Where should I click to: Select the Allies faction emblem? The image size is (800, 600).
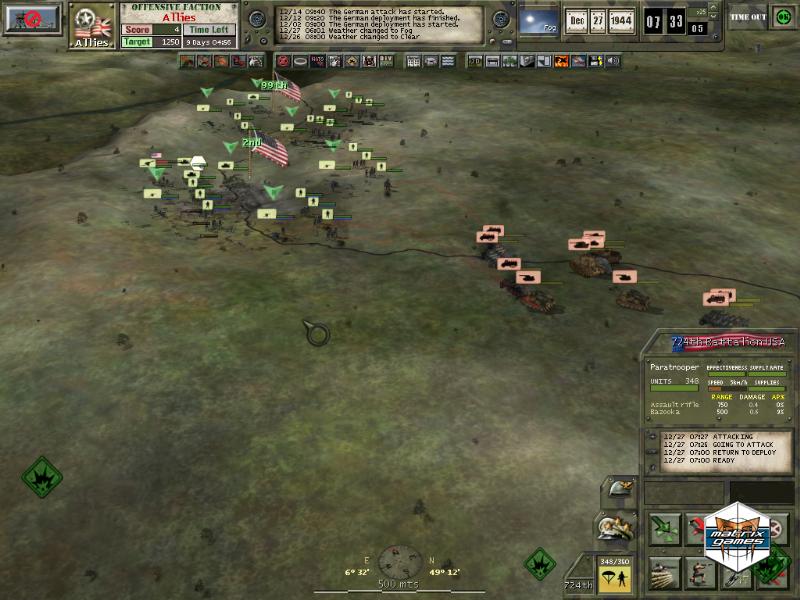(x=92, y=25)
